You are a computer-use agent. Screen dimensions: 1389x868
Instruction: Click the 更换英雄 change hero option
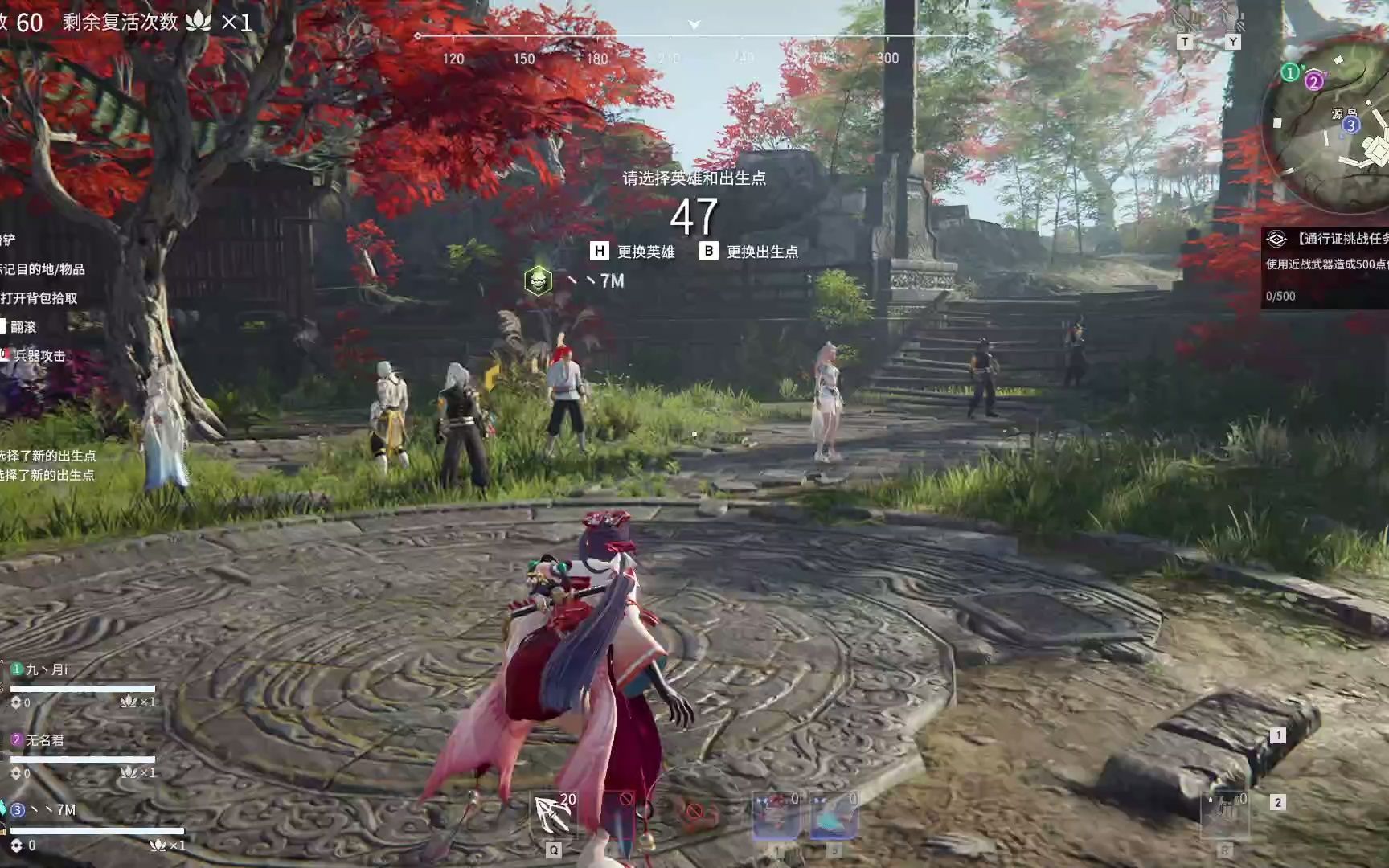coord(634,252)
